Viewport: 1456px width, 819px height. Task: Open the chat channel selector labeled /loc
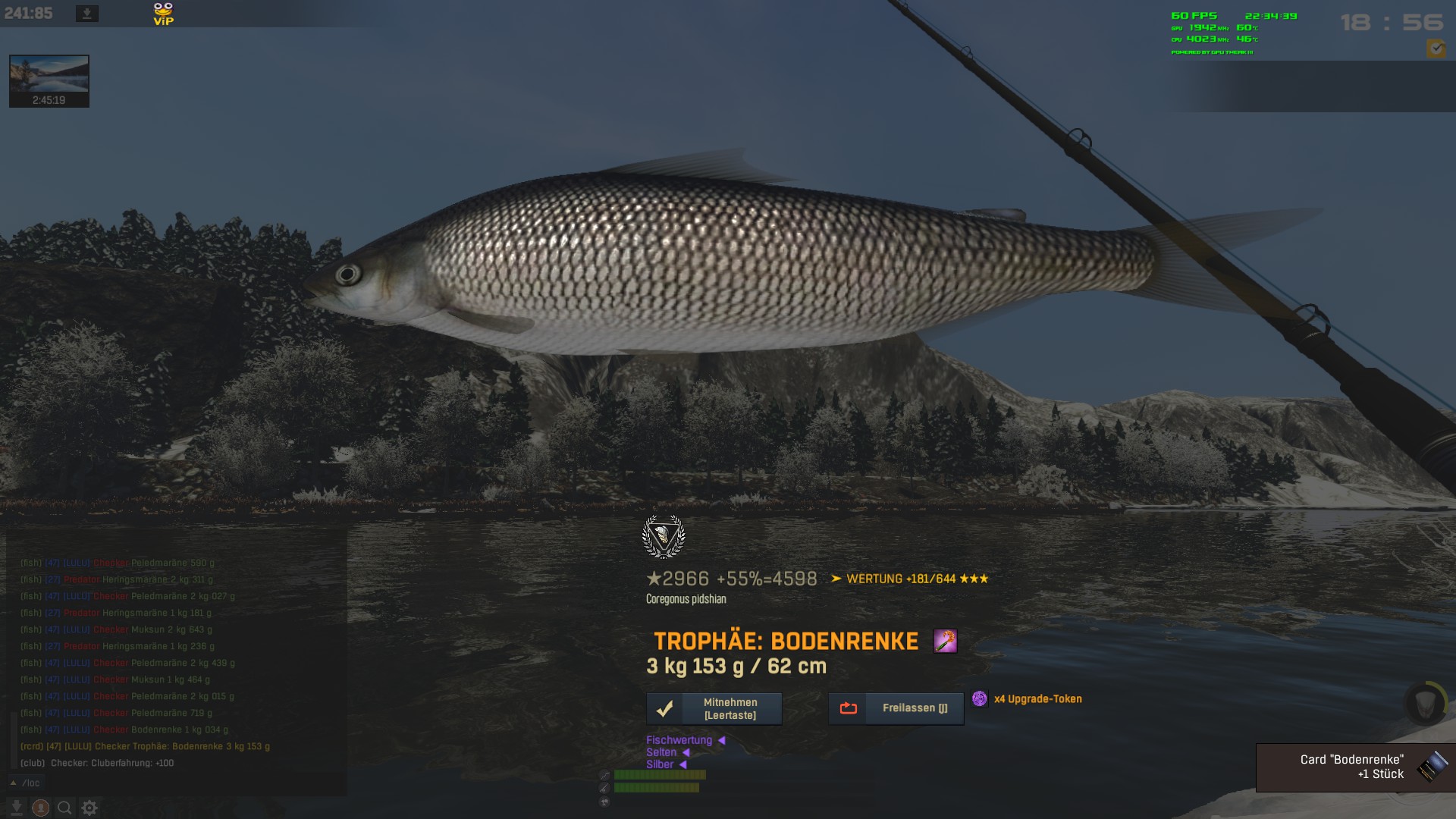(26, 783)
